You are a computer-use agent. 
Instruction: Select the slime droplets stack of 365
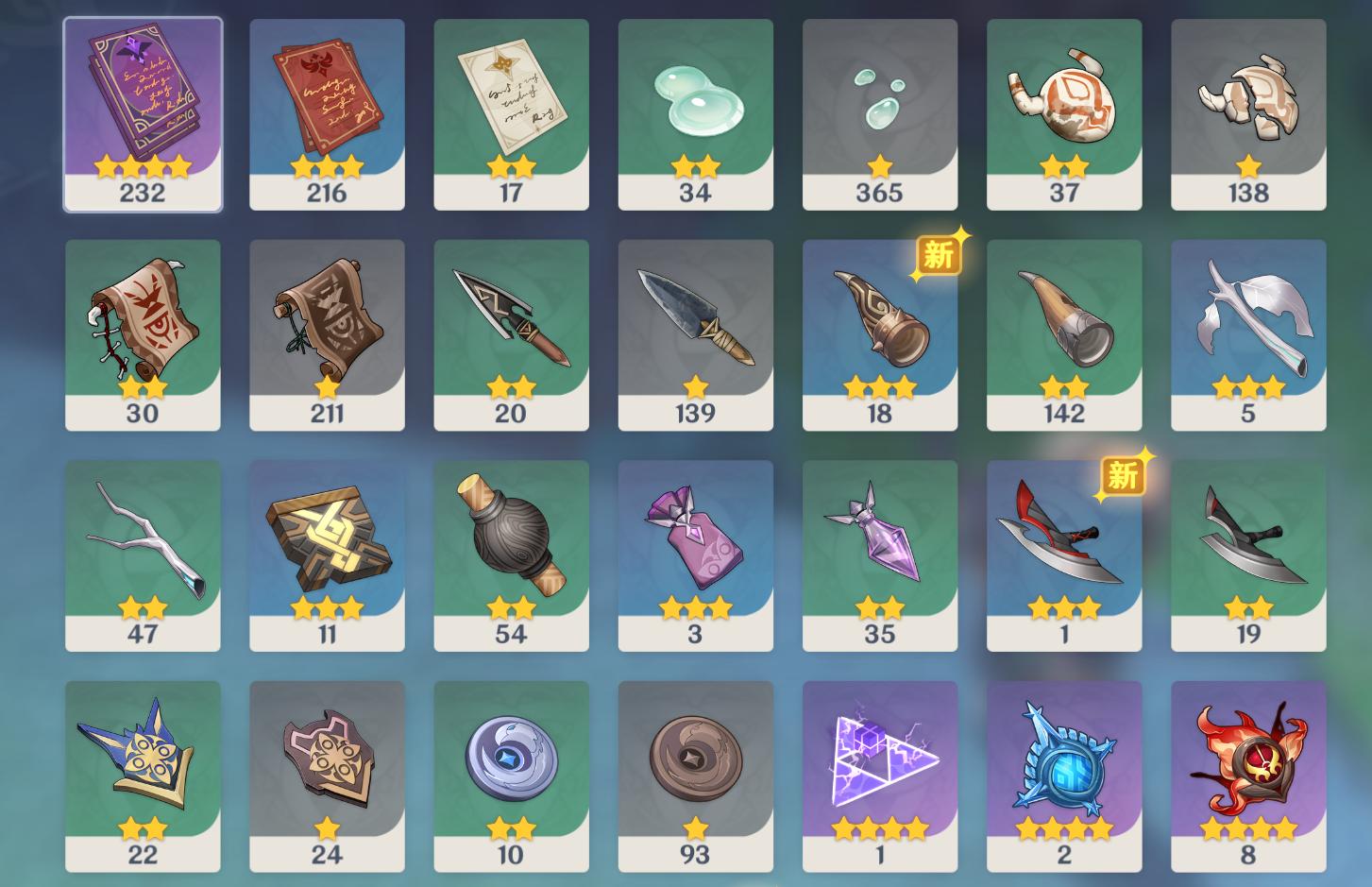879,113
